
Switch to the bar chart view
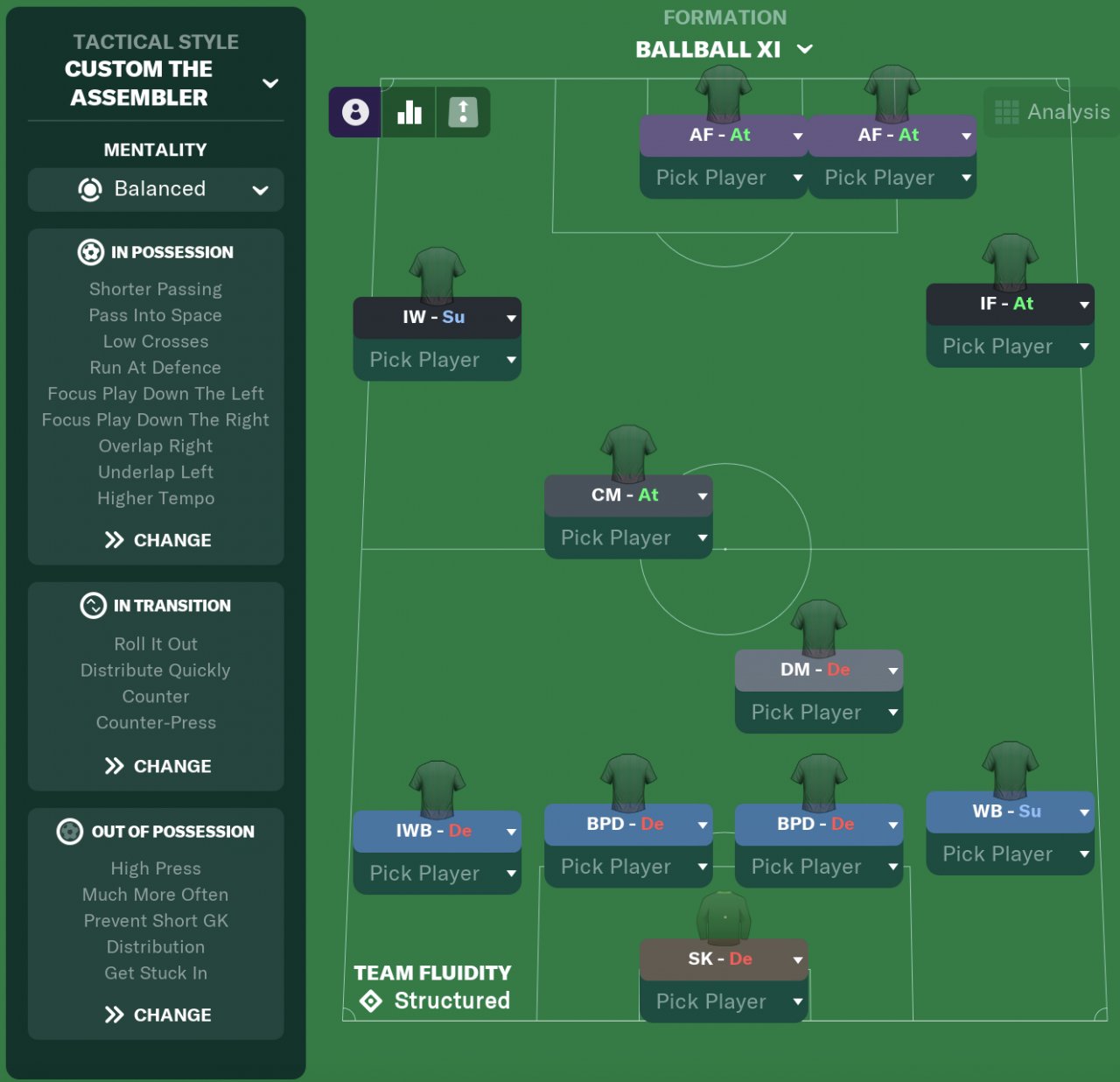pos(409,112)
